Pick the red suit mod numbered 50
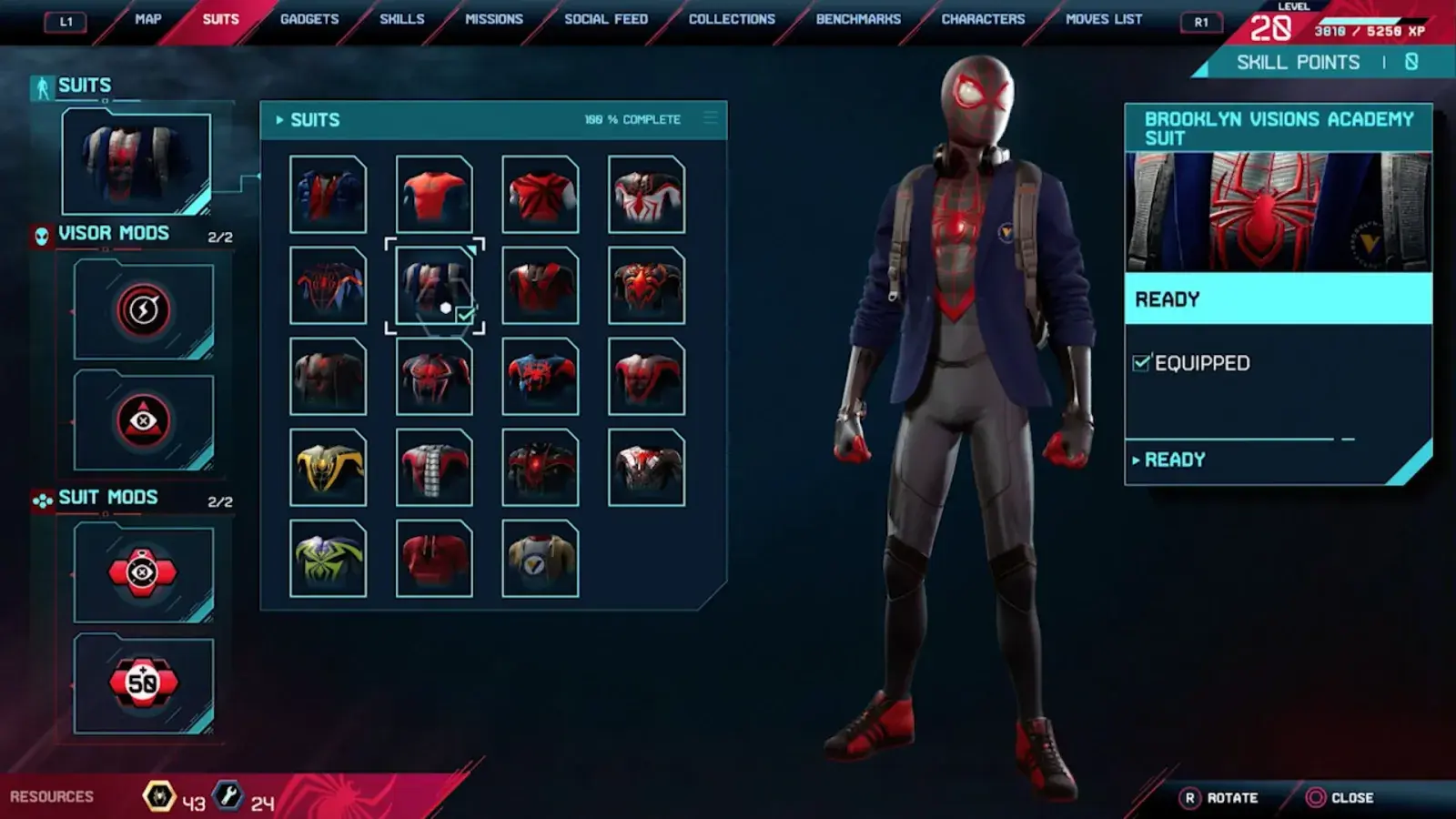The width and height of the screenshot is (1456, 819). [143, 682]
